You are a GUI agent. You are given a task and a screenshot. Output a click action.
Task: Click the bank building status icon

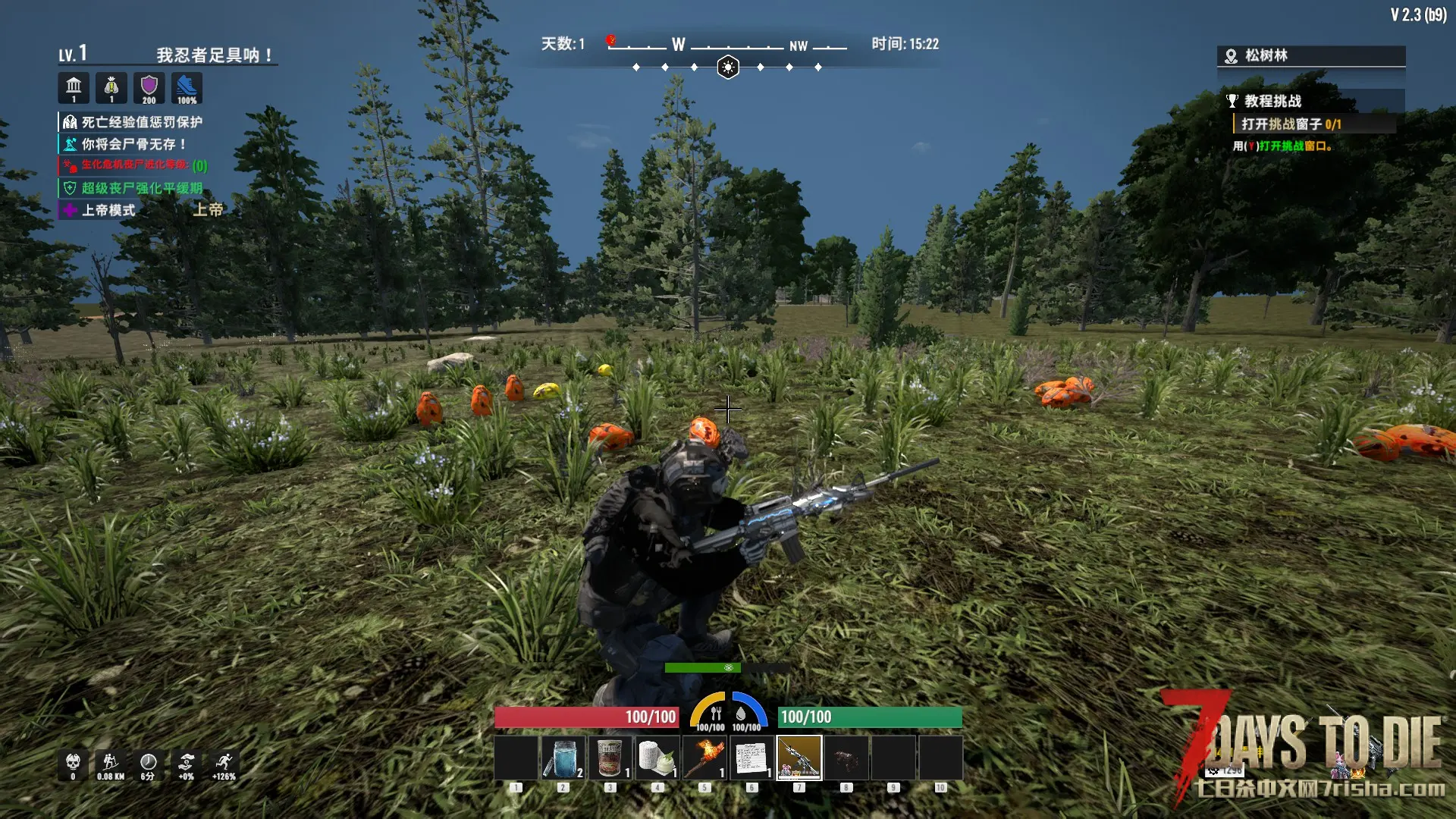point(74,88)
